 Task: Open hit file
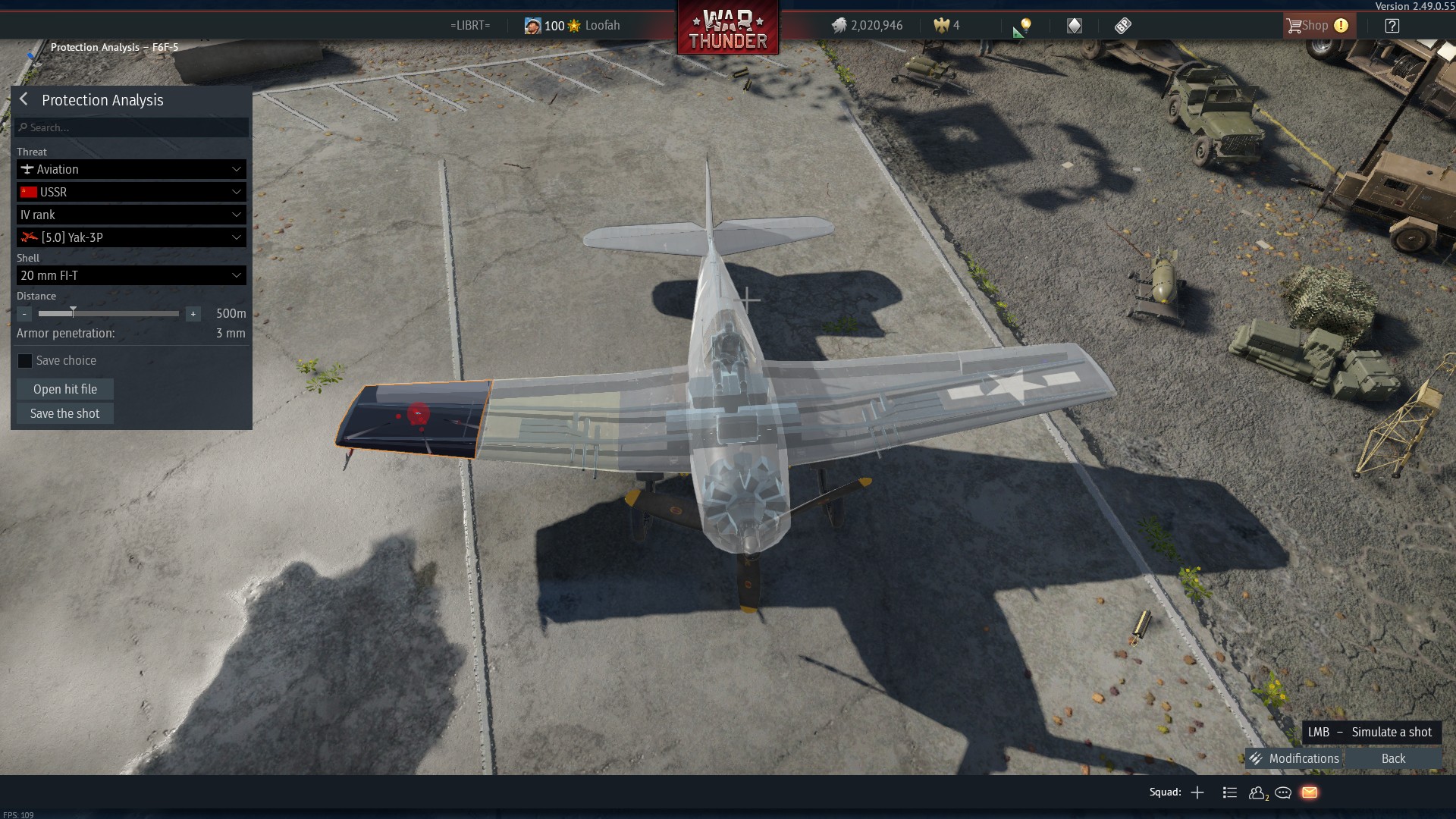coord(65,389)
